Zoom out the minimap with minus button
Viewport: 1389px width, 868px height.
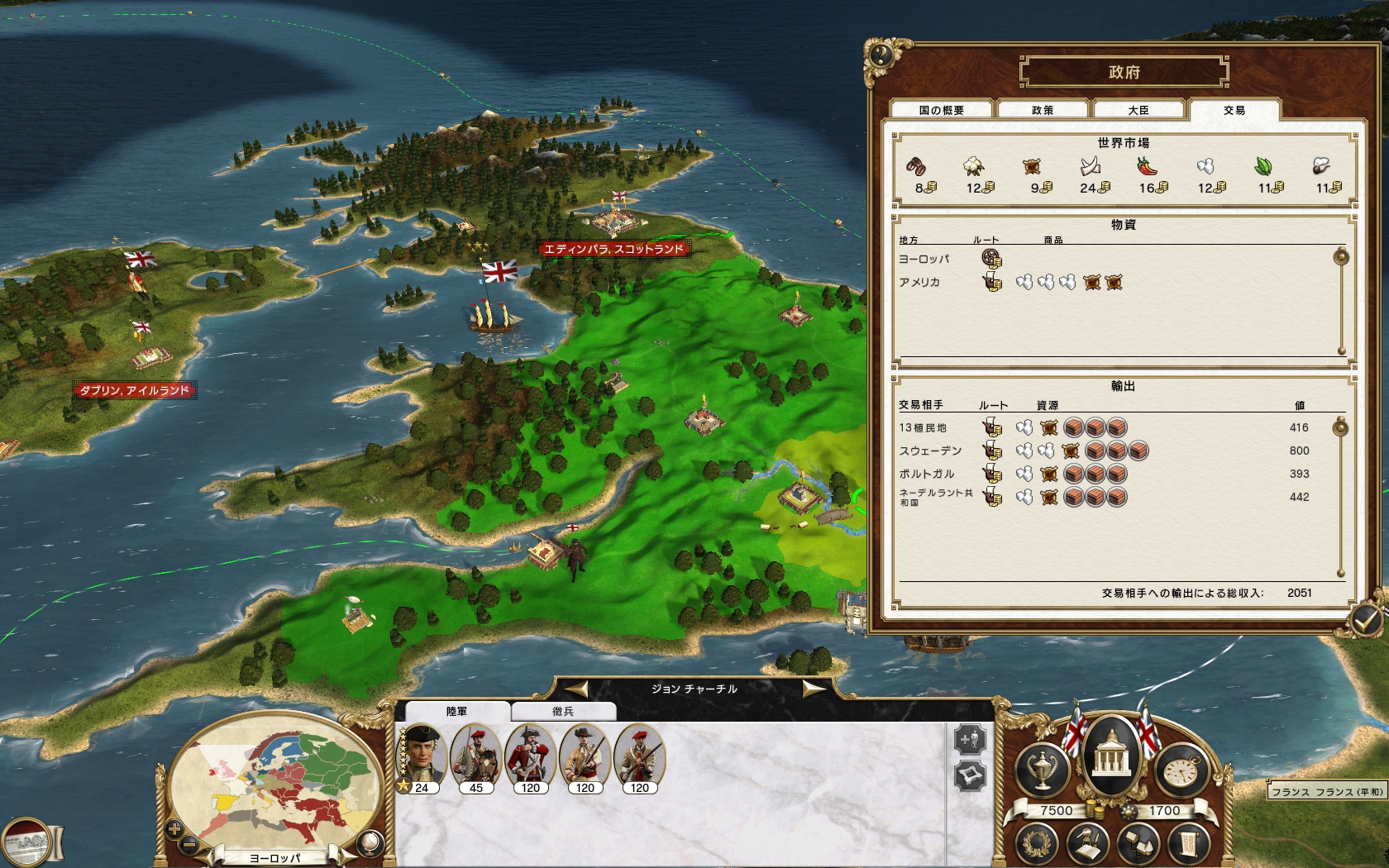point(189,844)
